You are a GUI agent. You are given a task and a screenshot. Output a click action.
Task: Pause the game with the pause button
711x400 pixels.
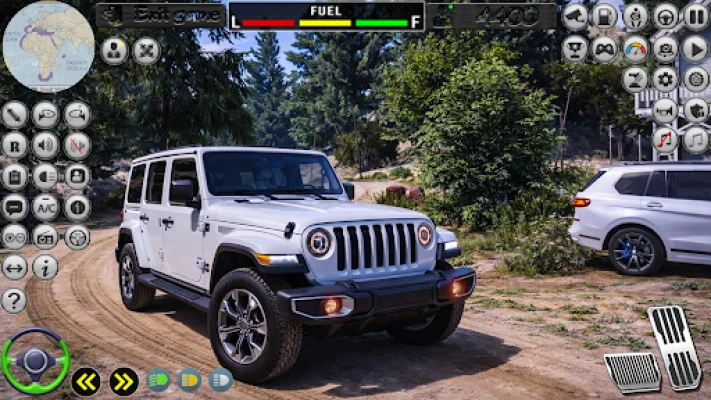(x=696, y=16)
